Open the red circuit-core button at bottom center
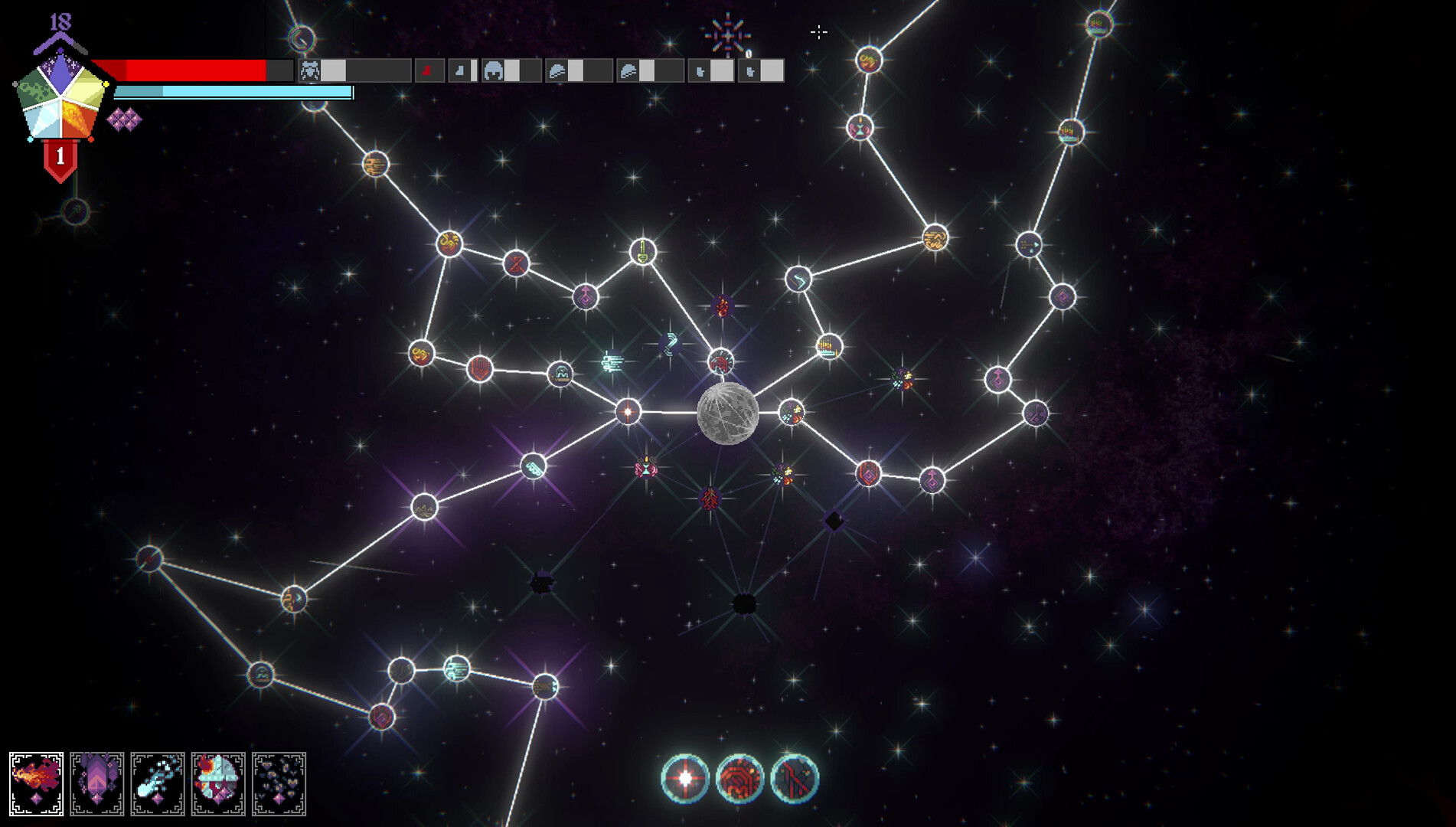 pos(739,777)
